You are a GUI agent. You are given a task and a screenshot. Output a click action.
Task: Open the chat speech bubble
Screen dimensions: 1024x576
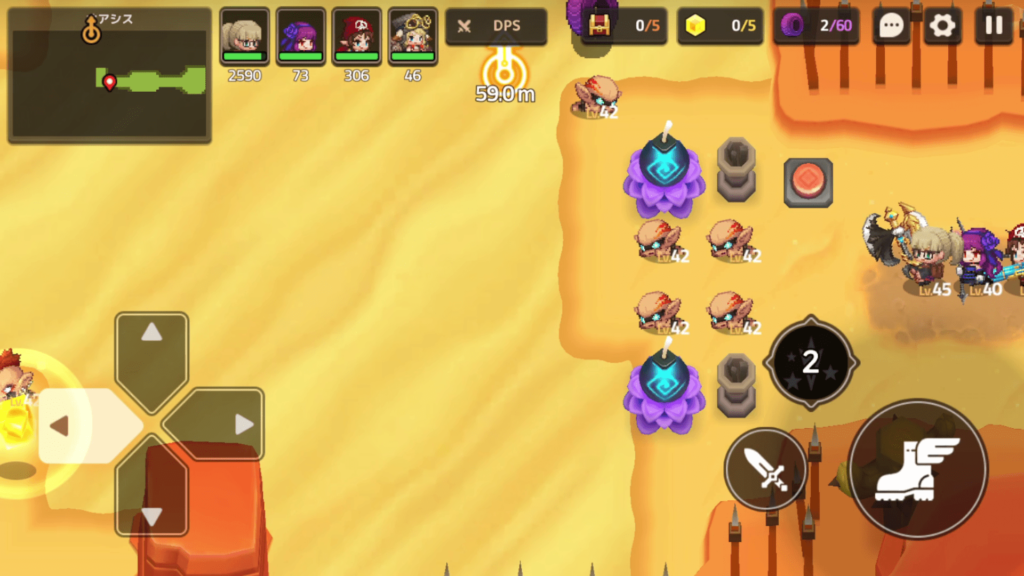click(891, 27)
